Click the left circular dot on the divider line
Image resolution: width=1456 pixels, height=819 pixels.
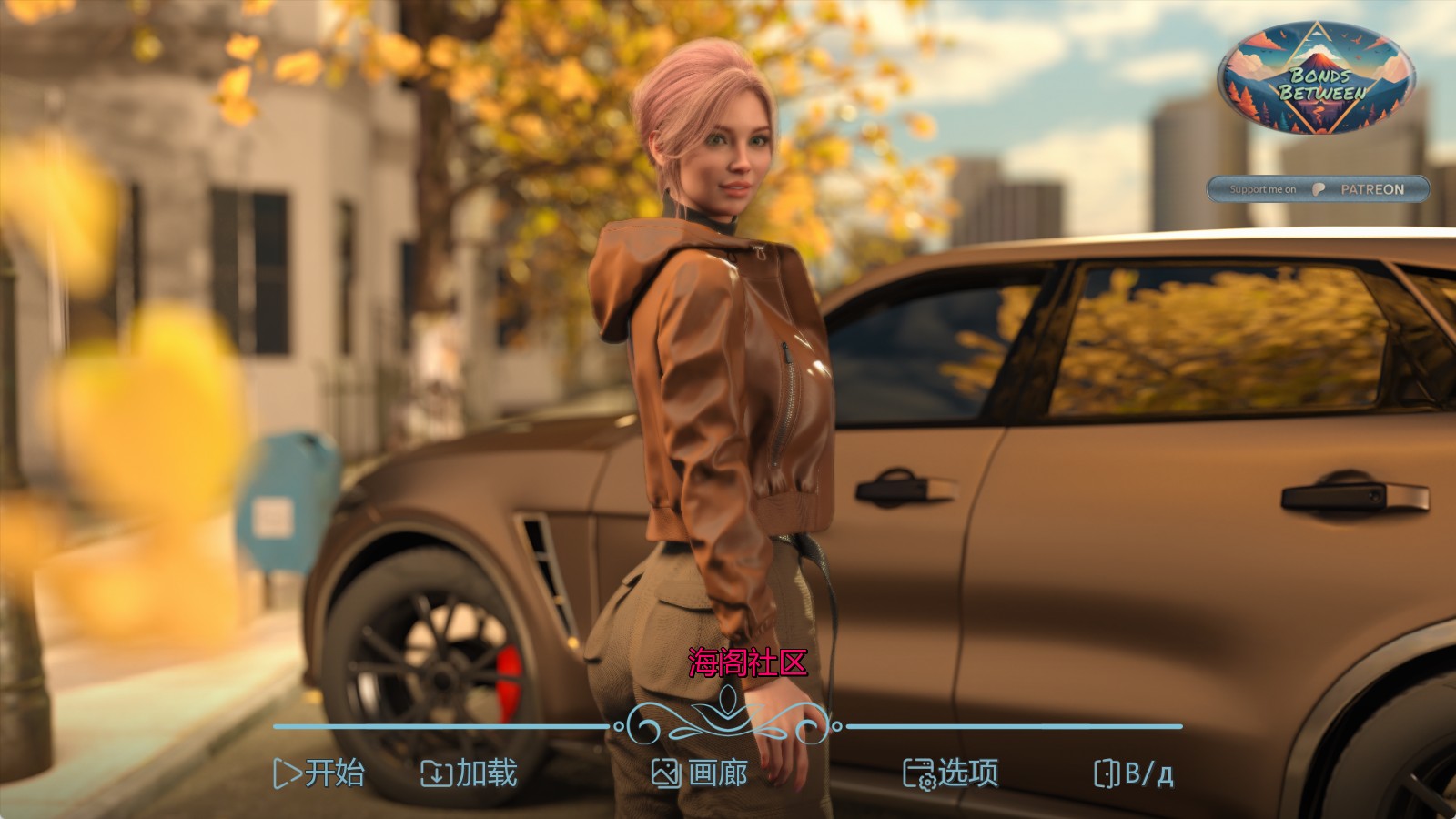[x=619, y=727]
